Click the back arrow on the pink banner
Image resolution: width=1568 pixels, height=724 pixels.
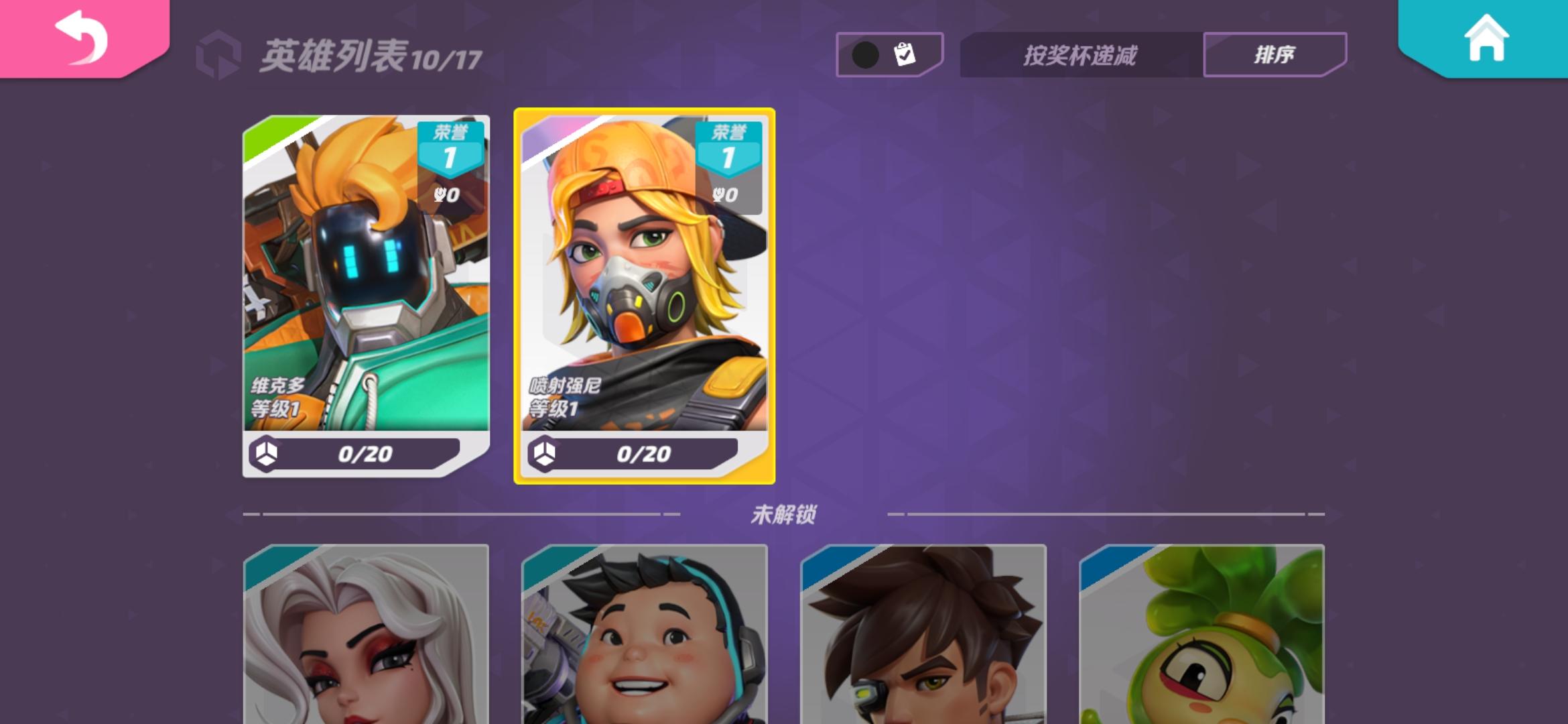pyautogui.click(x=80, y=37)
